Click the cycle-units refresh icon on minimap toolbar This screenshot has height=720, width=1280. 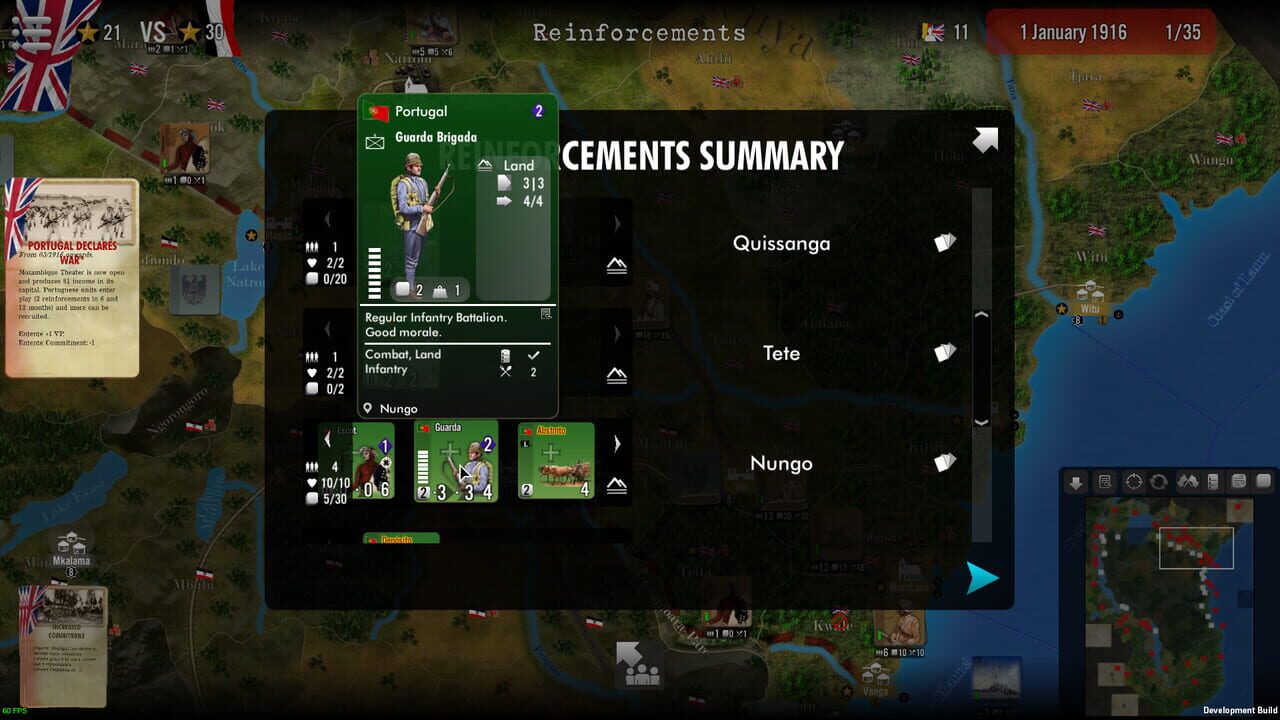(x=1156, y=481)
